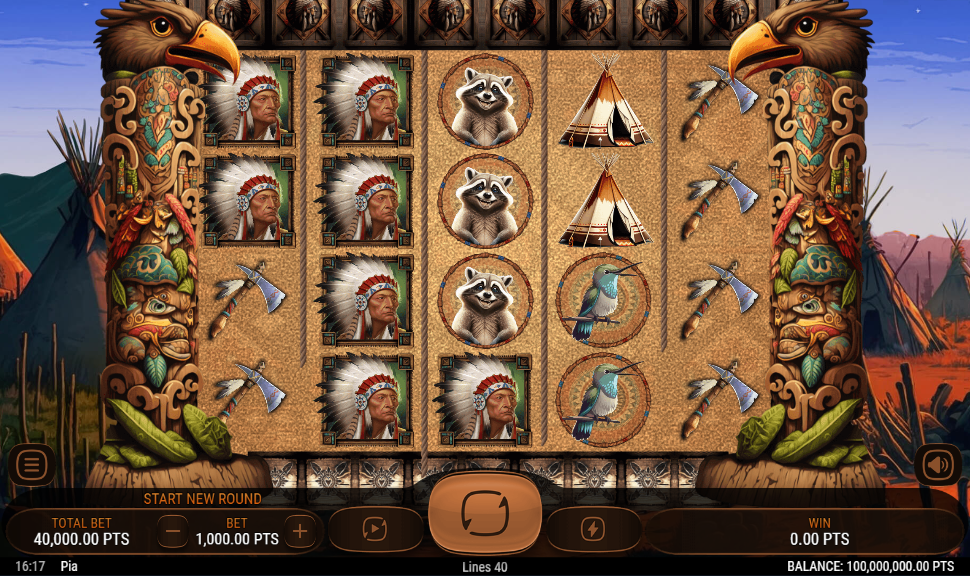This screenshot has width=970, height=576.
Task: Activate the autoplay button
Action: click(x=375, y=529)
